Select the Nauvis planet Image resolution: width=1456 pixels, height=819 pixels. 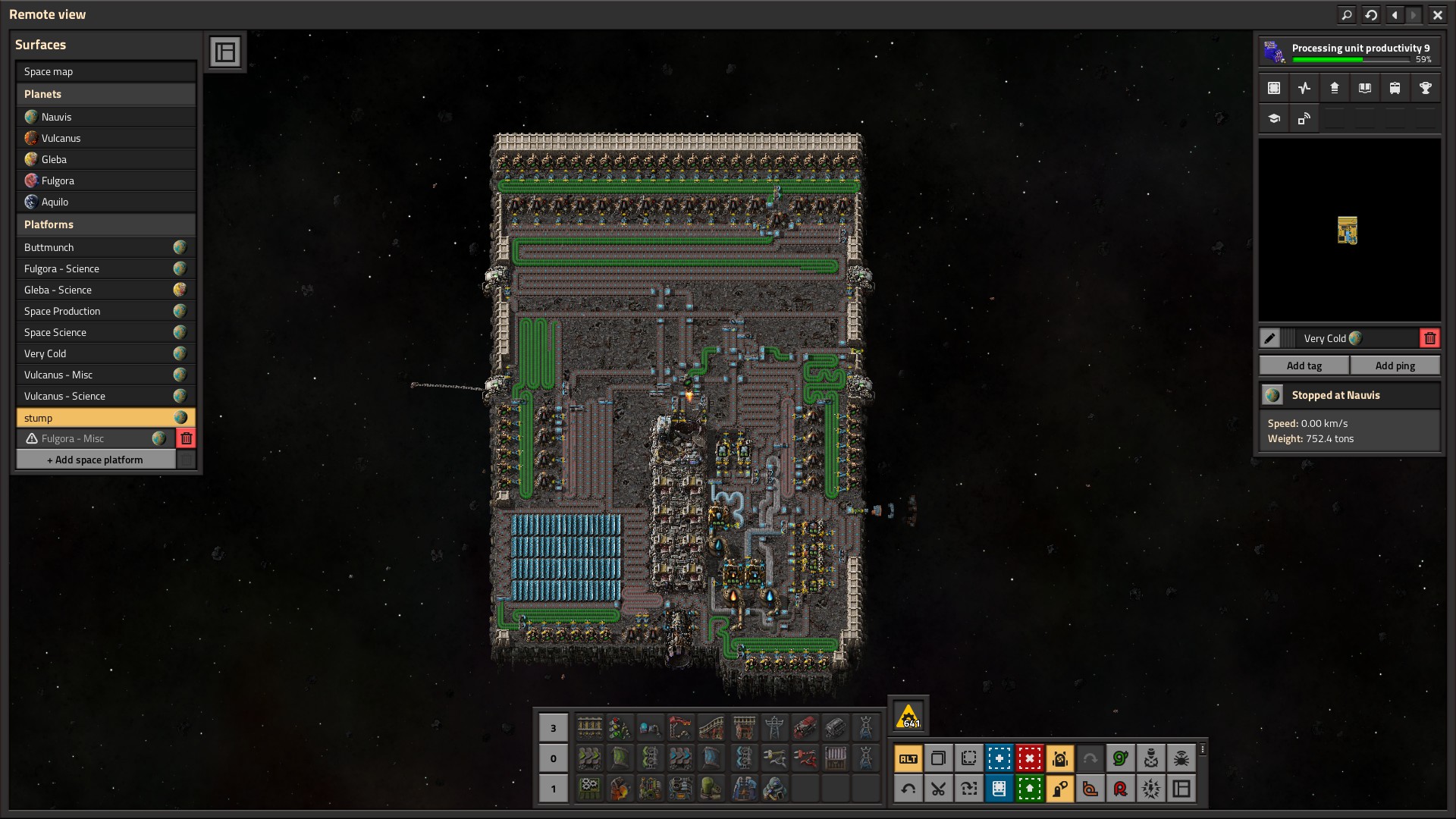tap(105, 117)
